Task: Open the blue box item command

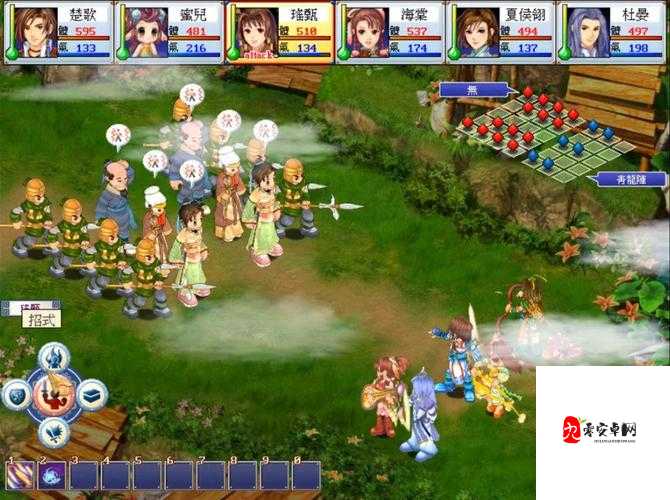Action: click(91, 395)
